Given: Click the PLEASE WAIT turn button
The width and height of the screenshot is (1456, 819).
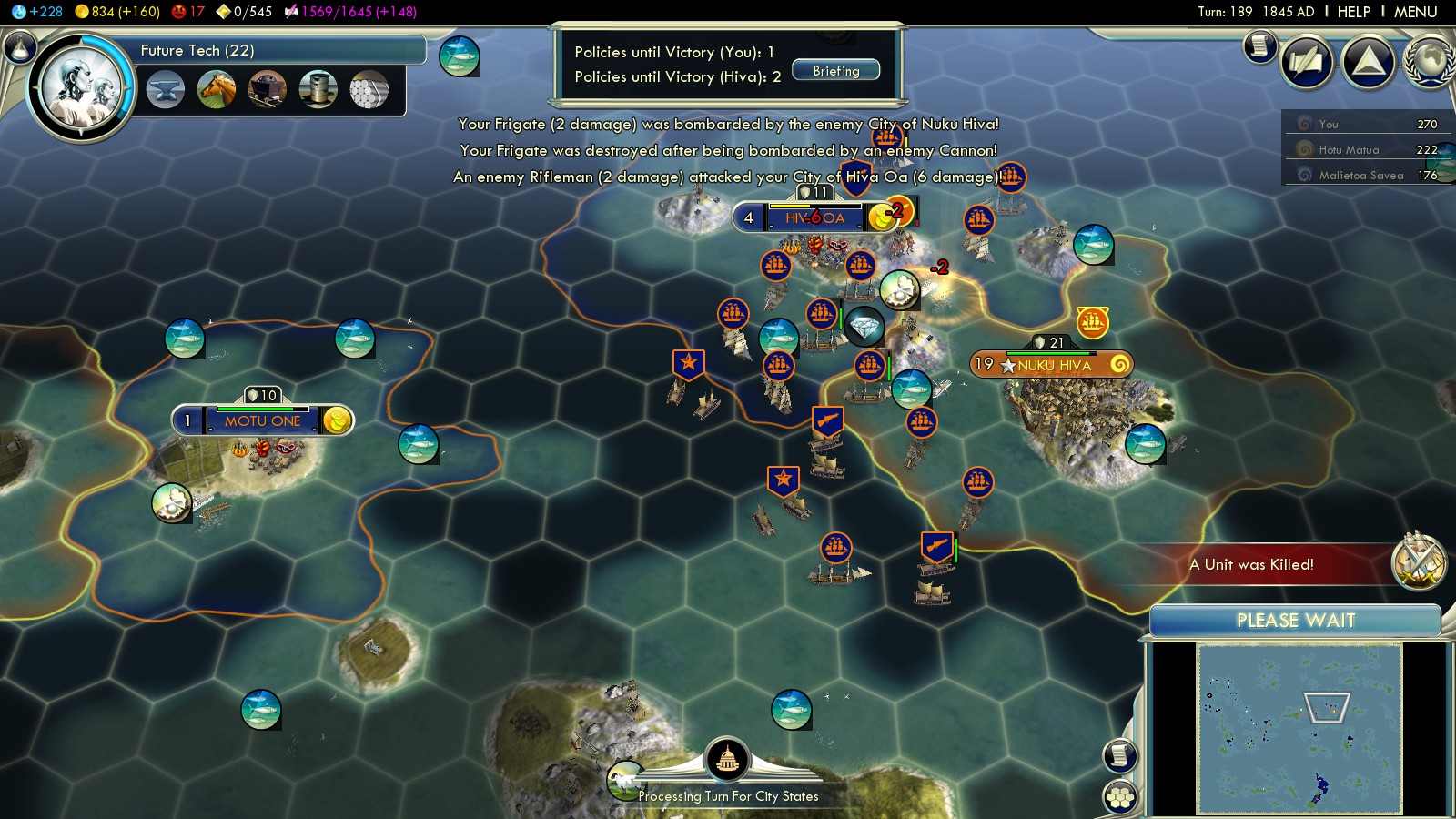Looking at the screenshot, I should 1295,621.
